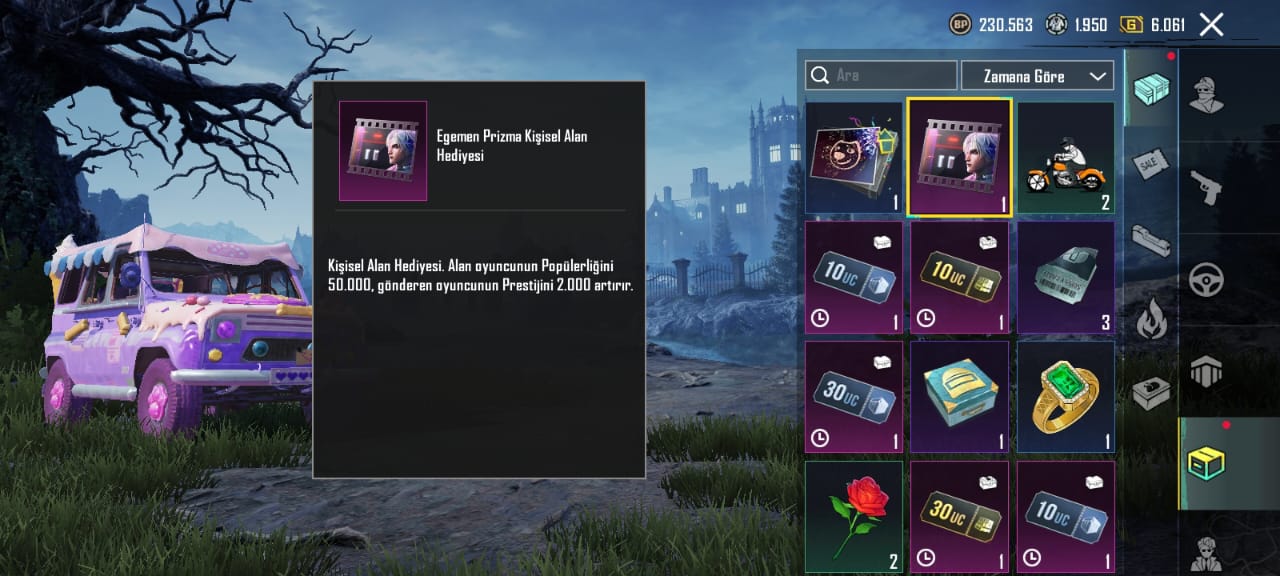Select the smiley photo card item
1280x576 pixels.
pos(854,158)
